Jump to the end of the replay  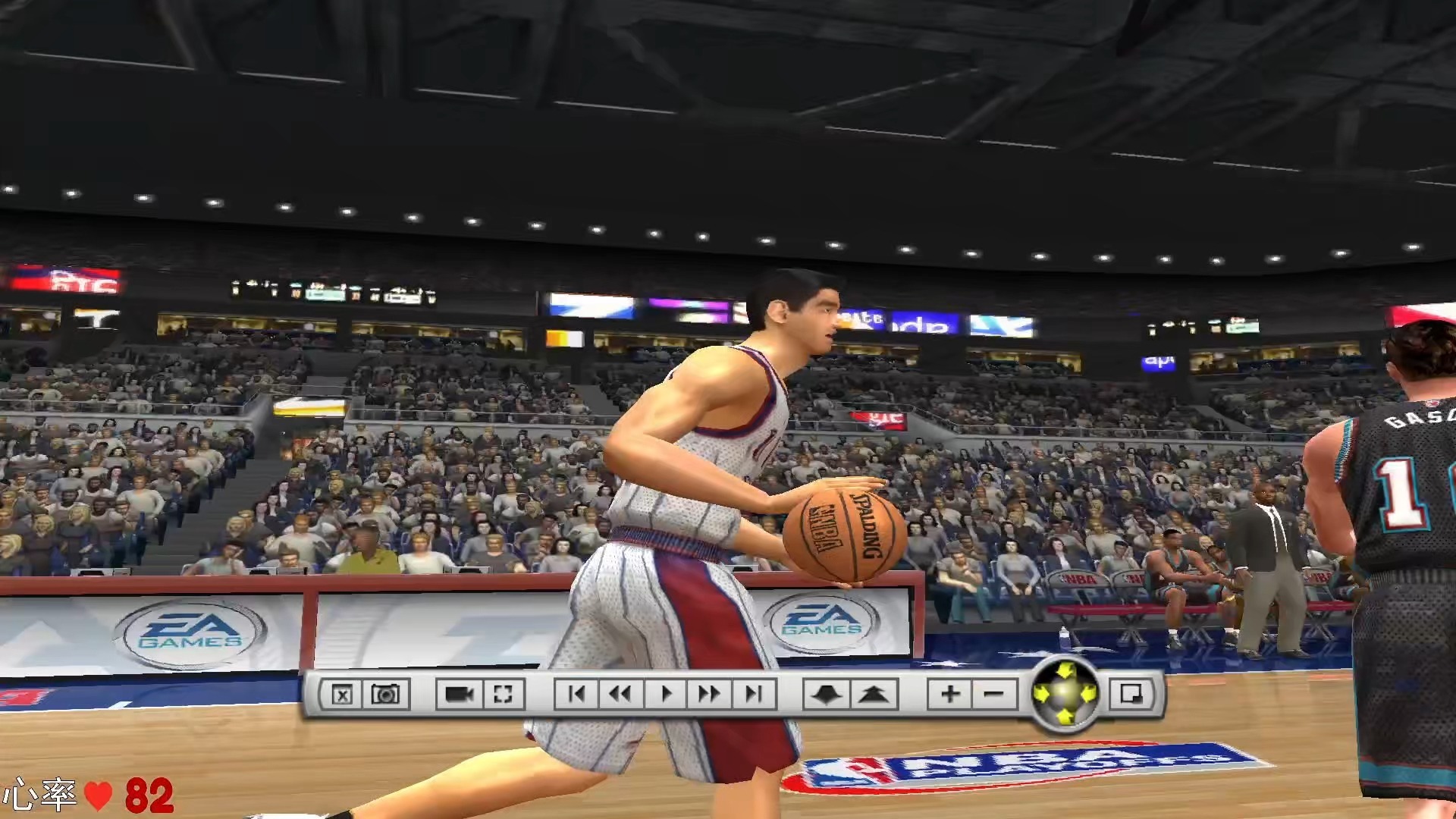pos(754,695)
